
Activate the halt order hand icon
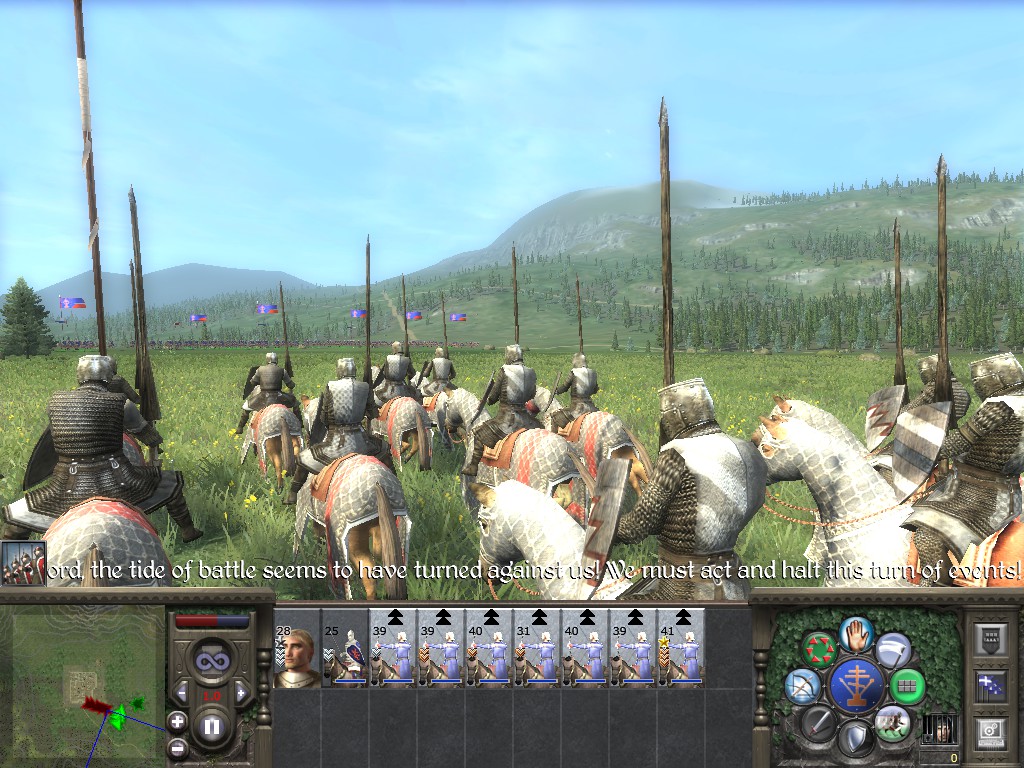coord(857,632)
